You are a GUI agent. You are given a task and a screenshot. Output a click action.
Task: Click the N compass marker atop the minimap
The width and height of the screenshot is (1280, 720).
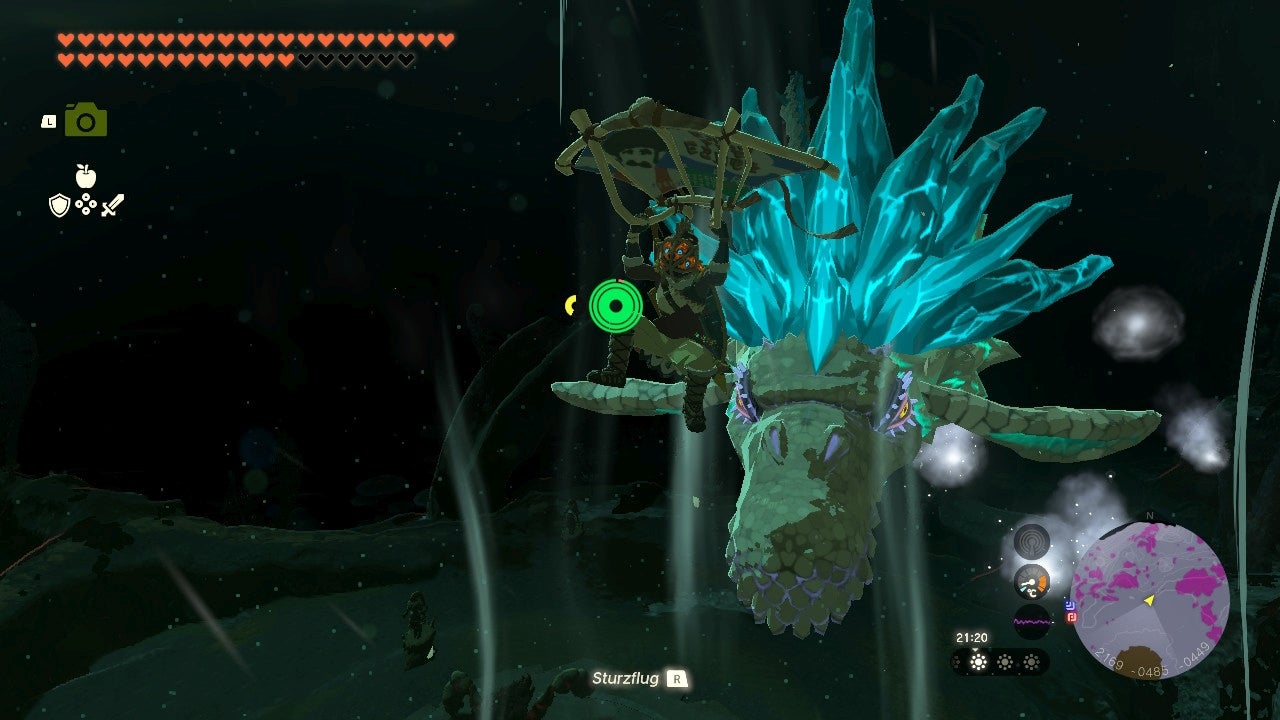pyautogui.click(x=1150, y=514)
